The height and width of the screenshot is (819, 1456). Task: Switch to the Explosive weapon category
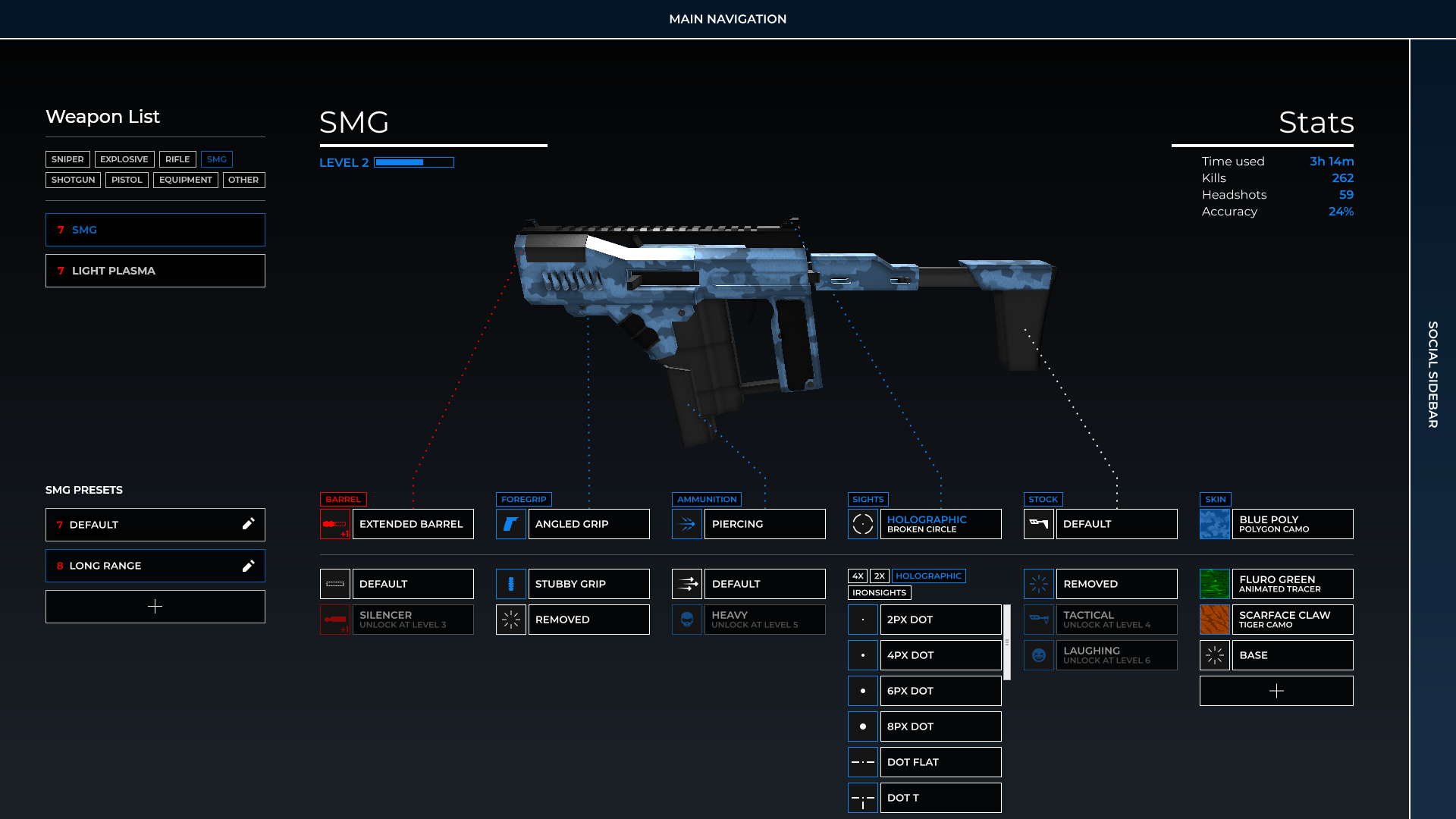click(124, 159)
